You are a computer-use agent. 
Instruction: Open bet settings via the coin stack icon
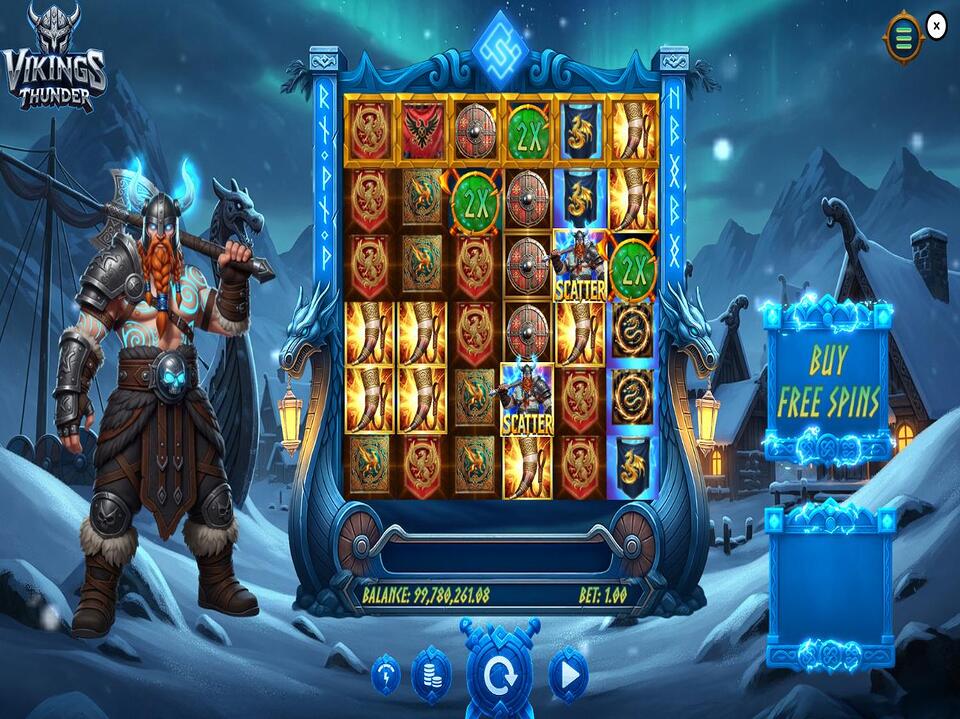pos(431,676)
